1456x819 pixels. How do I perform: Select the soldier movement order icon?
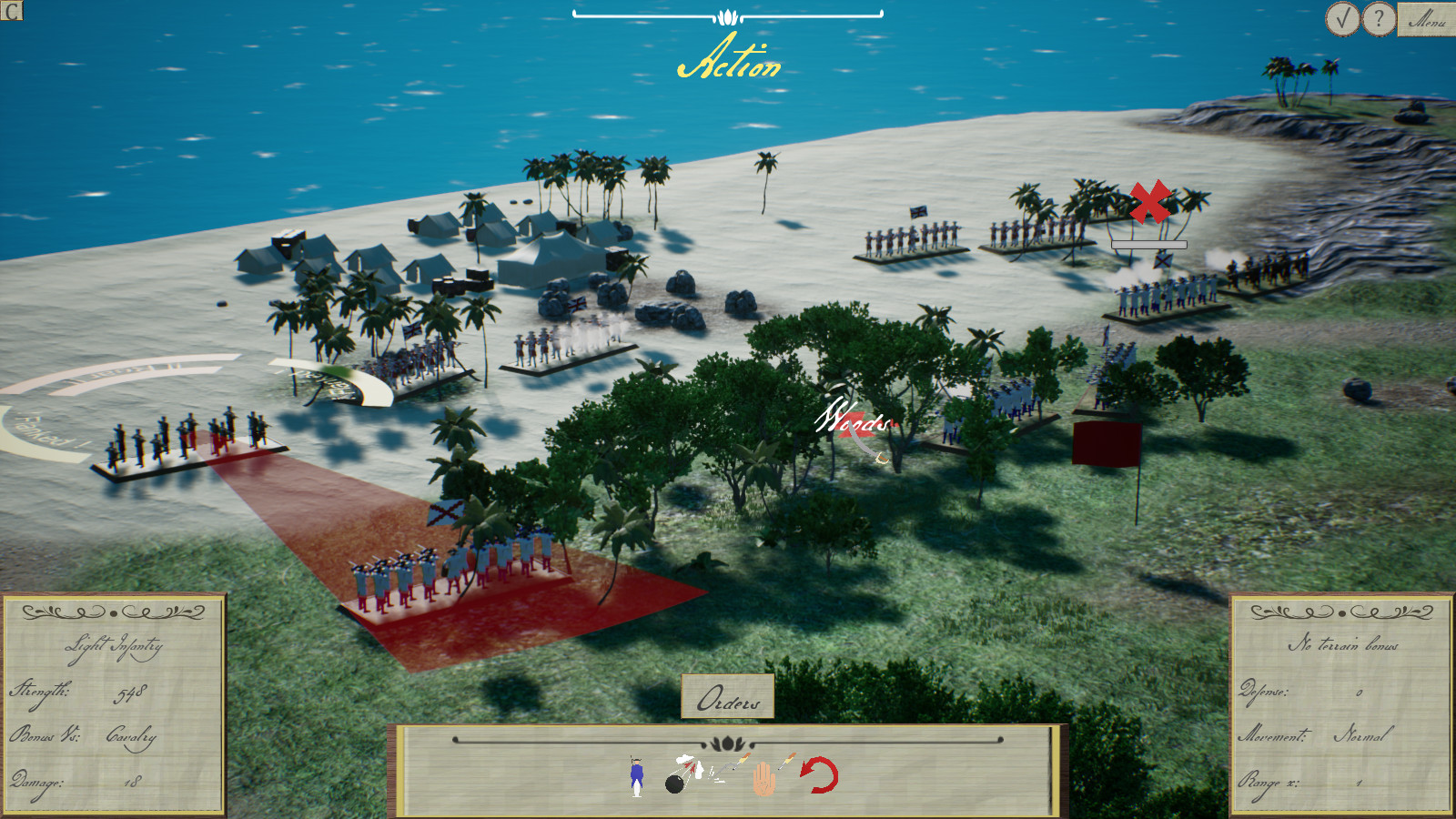637,778
